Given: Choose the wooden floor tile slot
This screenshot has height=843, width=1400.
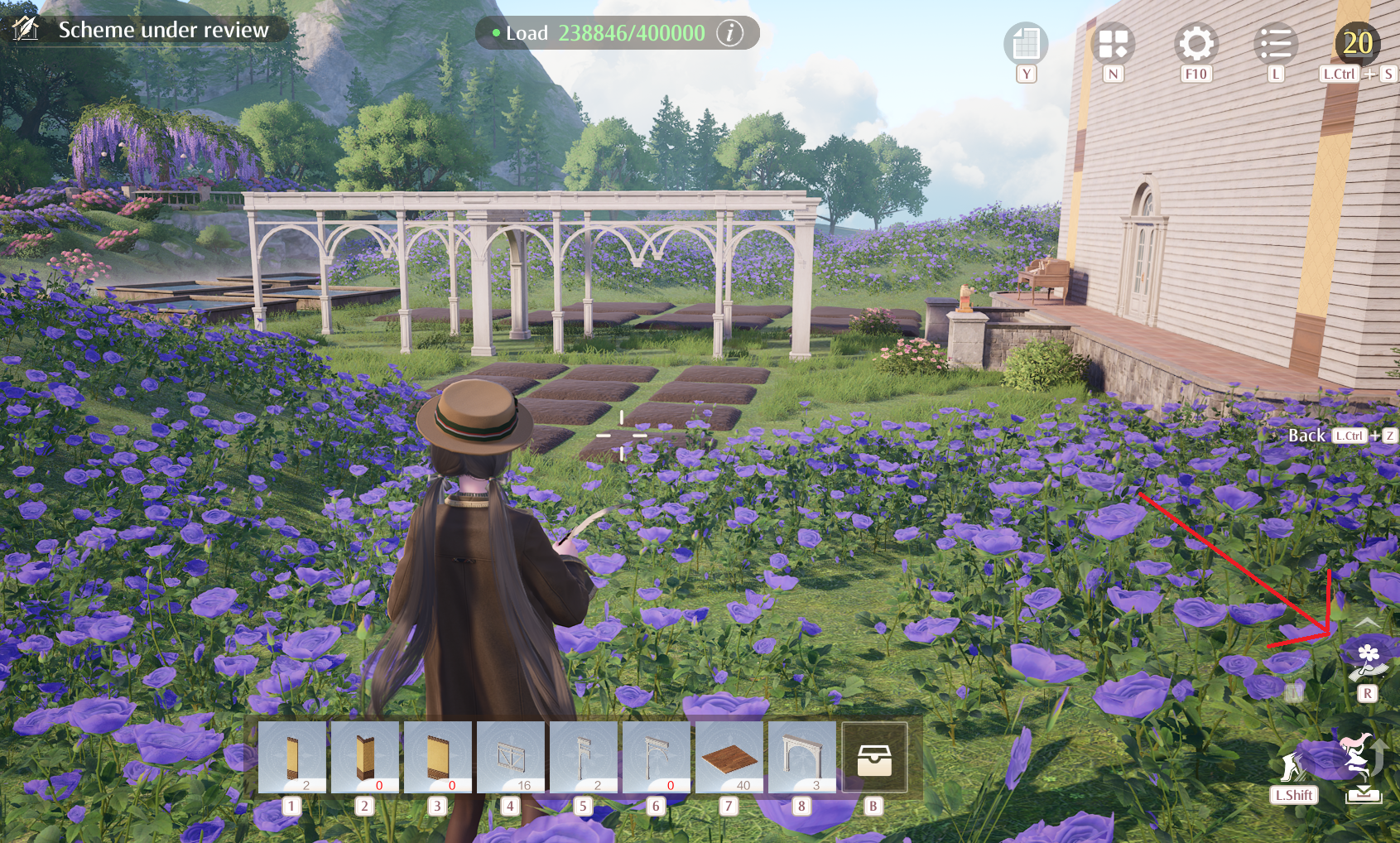Looking at the screenshot, I should tap(729, 757).
